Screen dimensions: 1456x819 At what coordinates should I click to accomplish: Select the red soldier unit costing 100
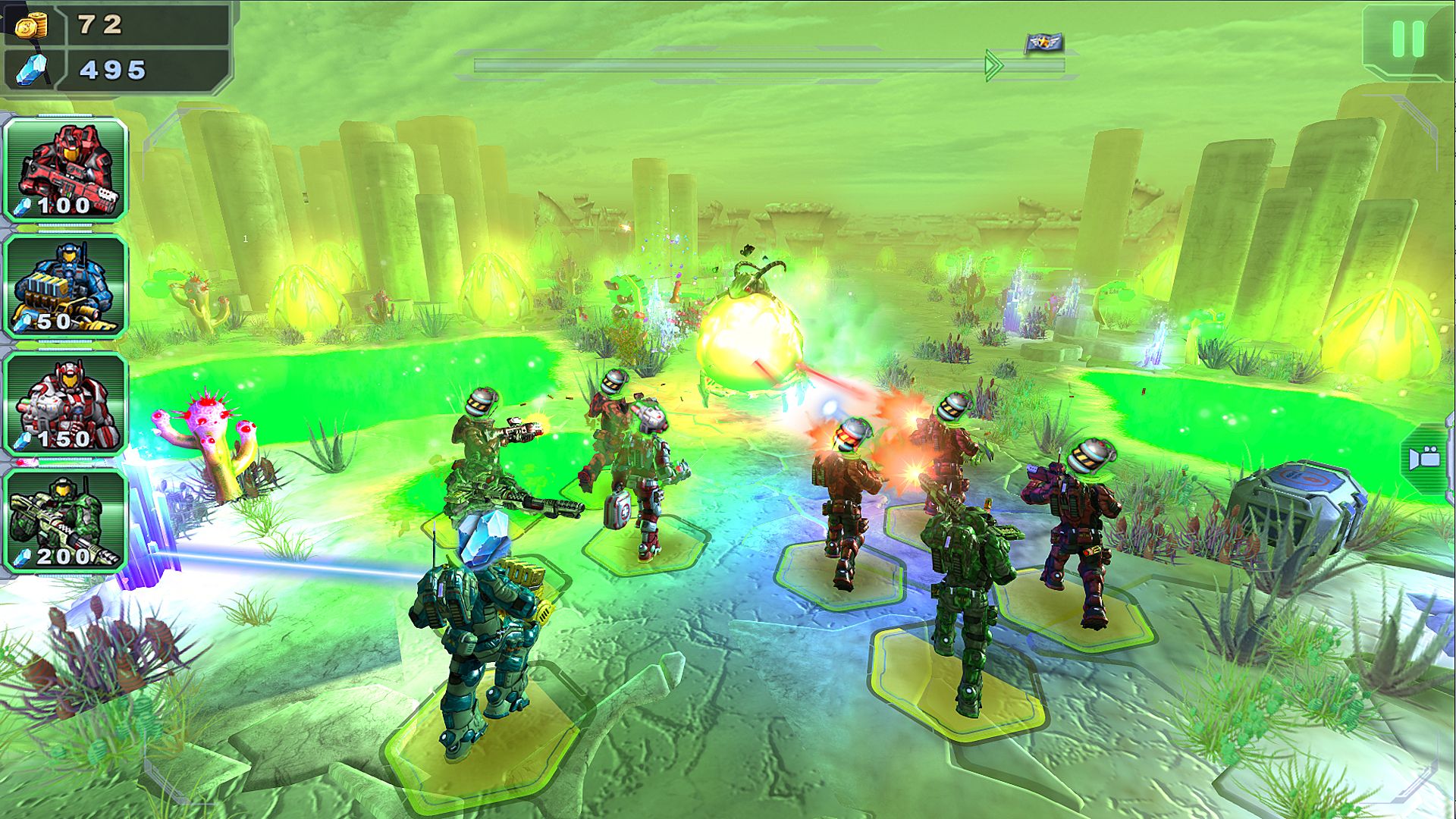66,170
